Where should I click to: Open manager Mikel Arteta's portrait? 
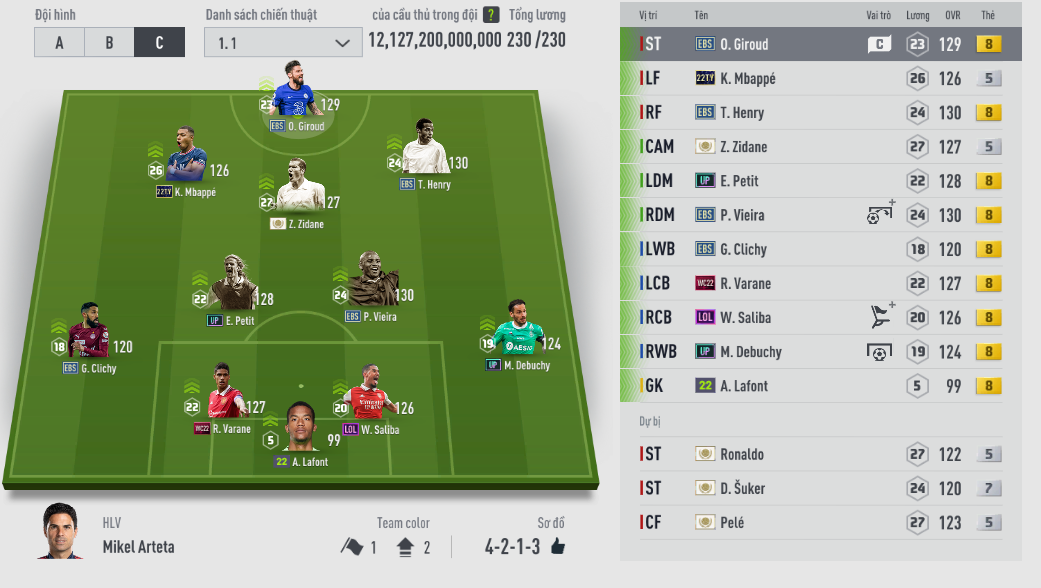pos(61,532)
